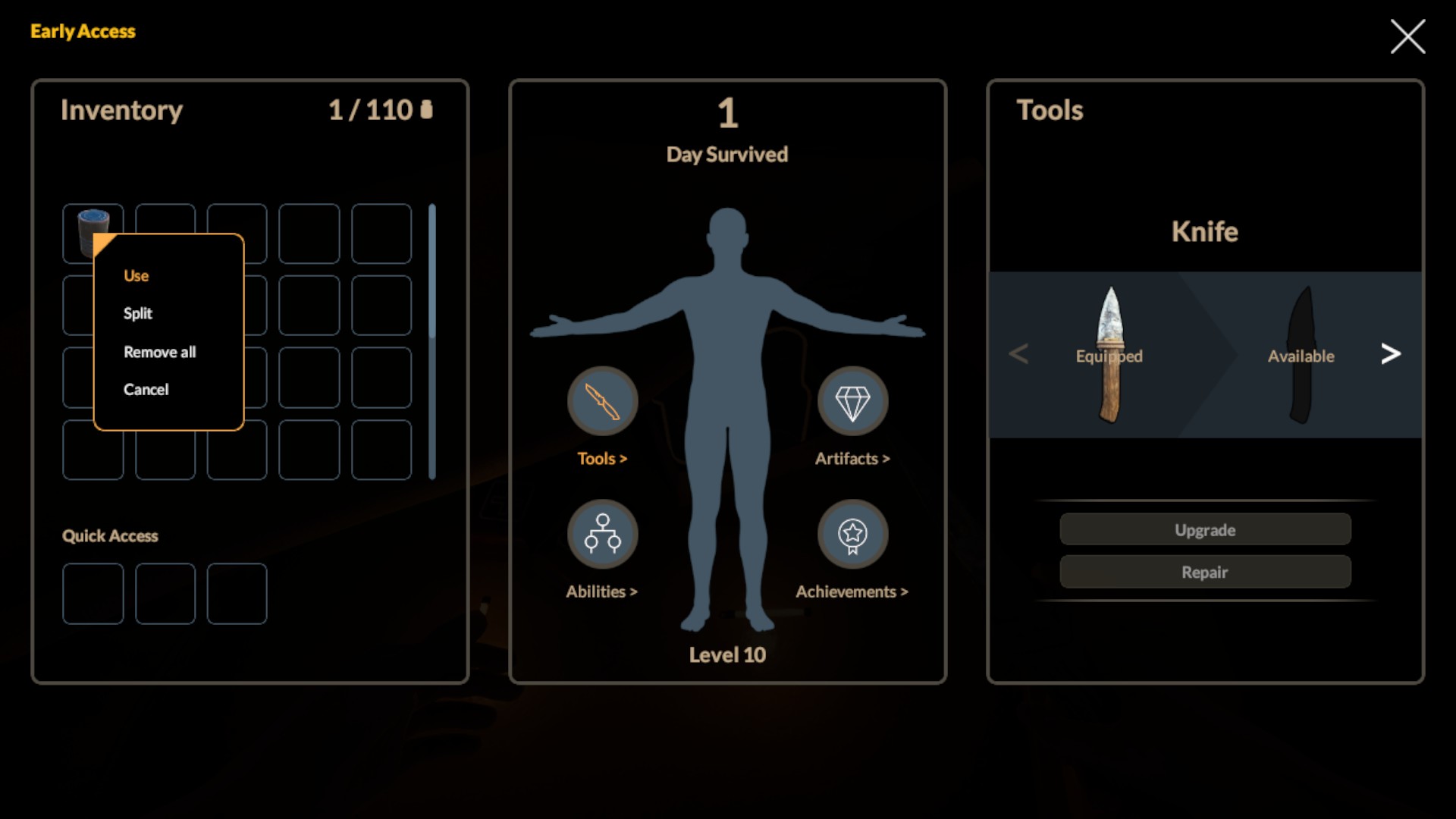Cancel the item context menu
Image resolution: width=1456 pixels, height=819 pixels.
pyautogui.click(x=146, y=389)
